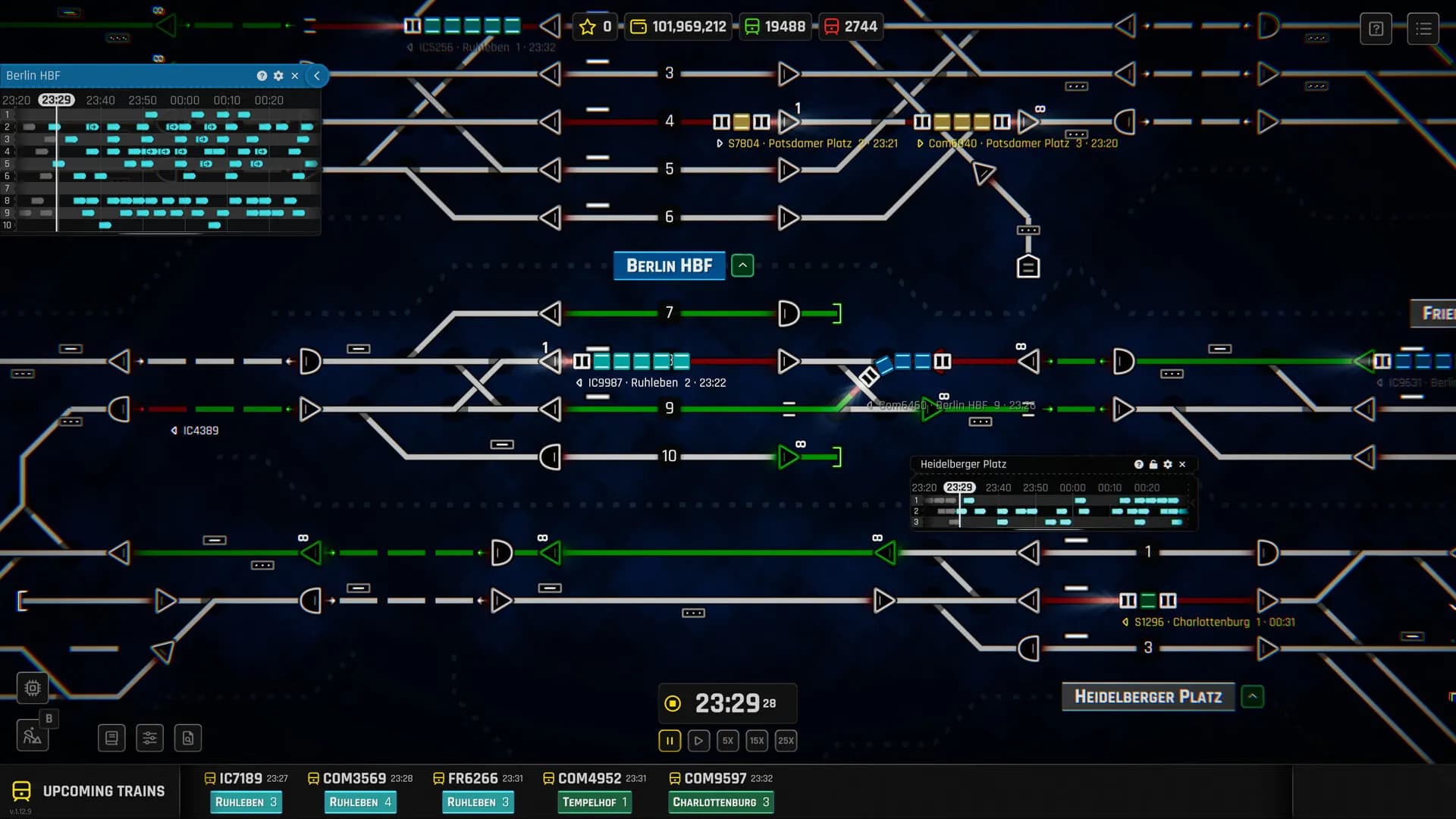Click the money counter showing 101,969,212
The height and width of the screenshot is (819, 1456).
click(677, 26)
